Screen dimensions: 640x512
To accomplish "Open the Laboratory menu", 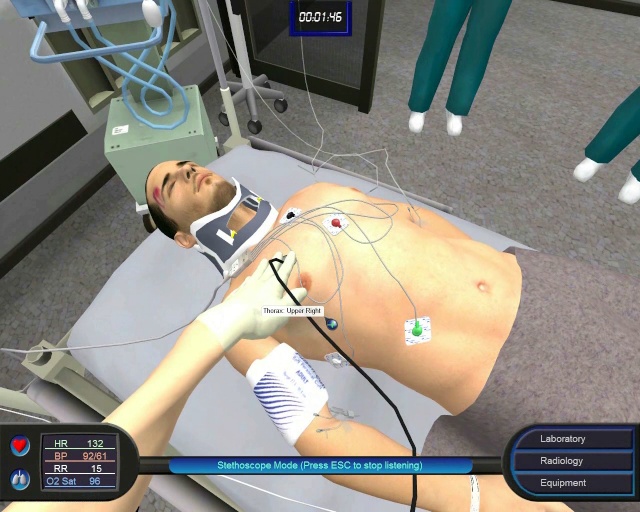I will pos(563,439).
